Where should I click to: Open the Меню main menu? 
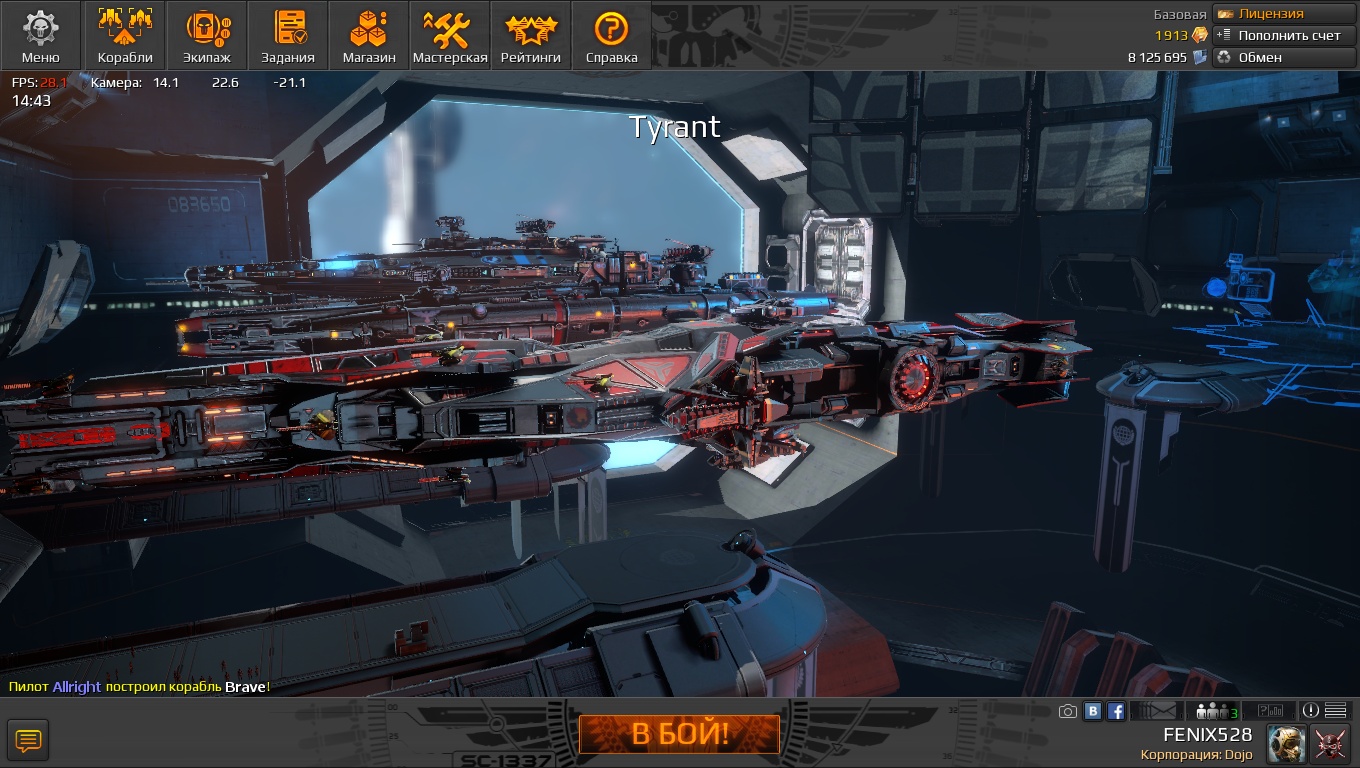41,36
